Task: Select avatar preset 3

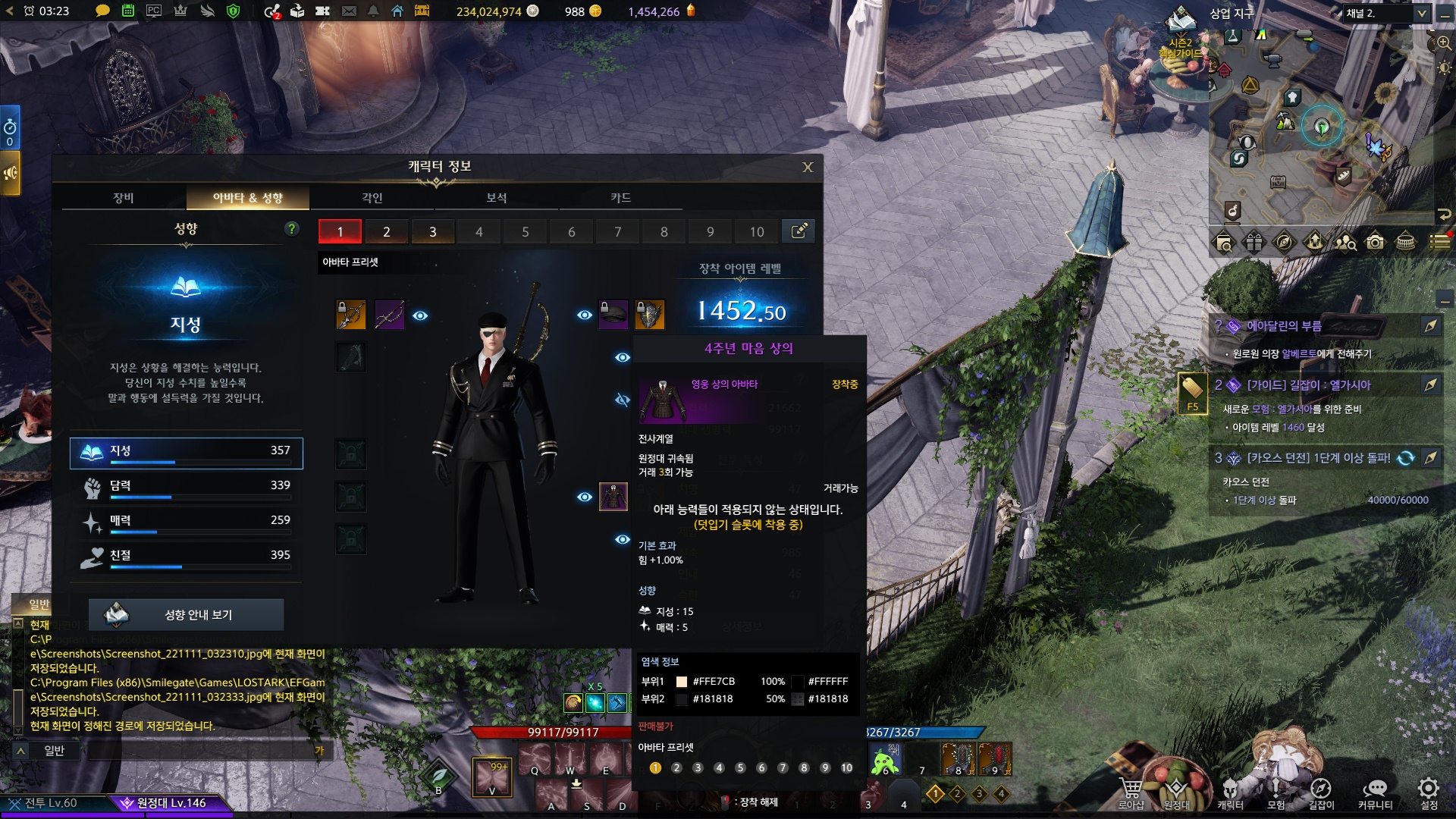Action: tap(433, 232)
